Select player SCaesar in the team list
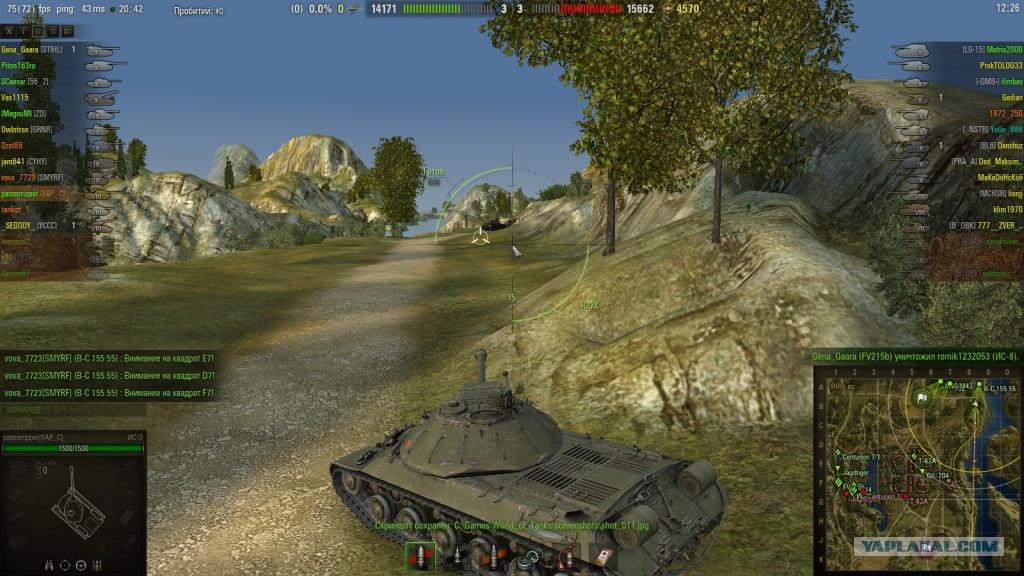1024x576 pixels. point(26,81)
